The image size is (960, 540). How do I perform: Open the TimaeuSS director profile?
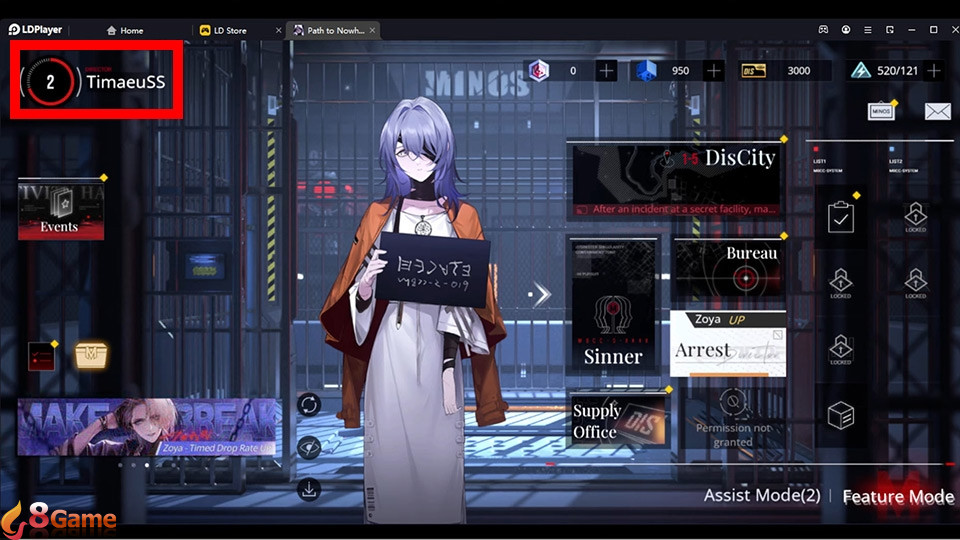tap(96, 81)
